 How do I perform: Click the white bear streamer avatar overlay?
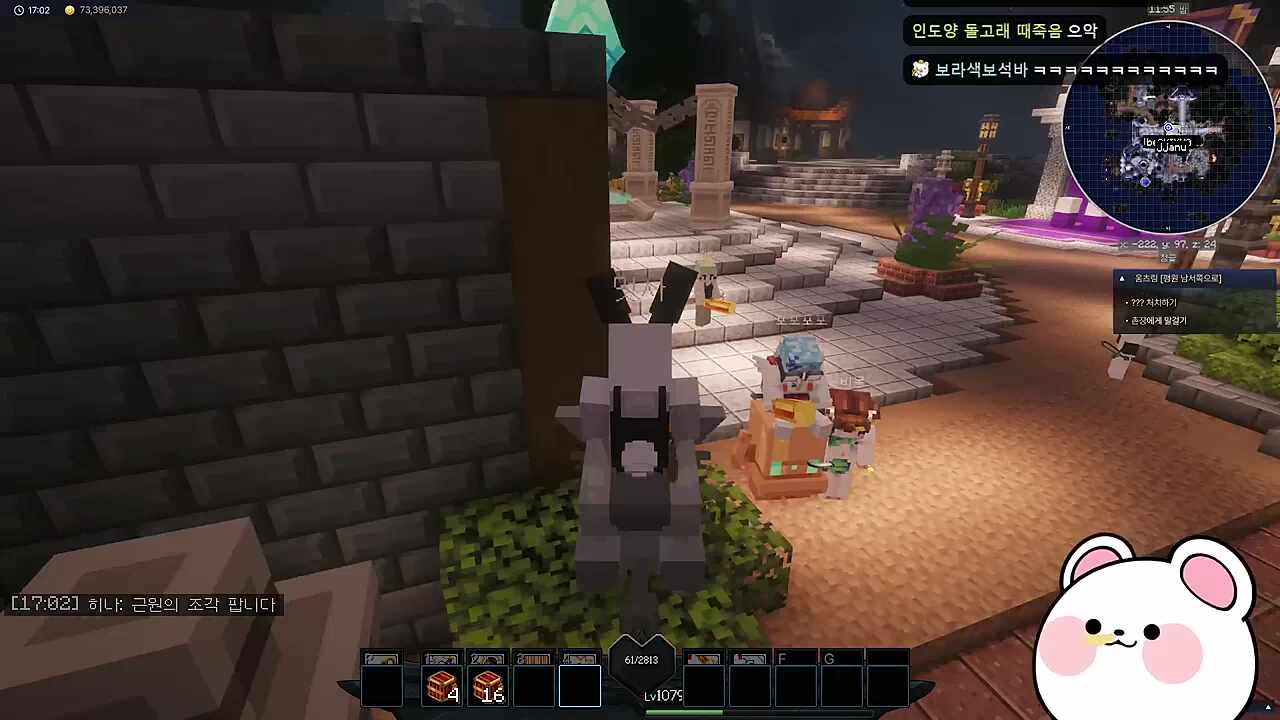pyautogui.click(x=1150, y=630)
